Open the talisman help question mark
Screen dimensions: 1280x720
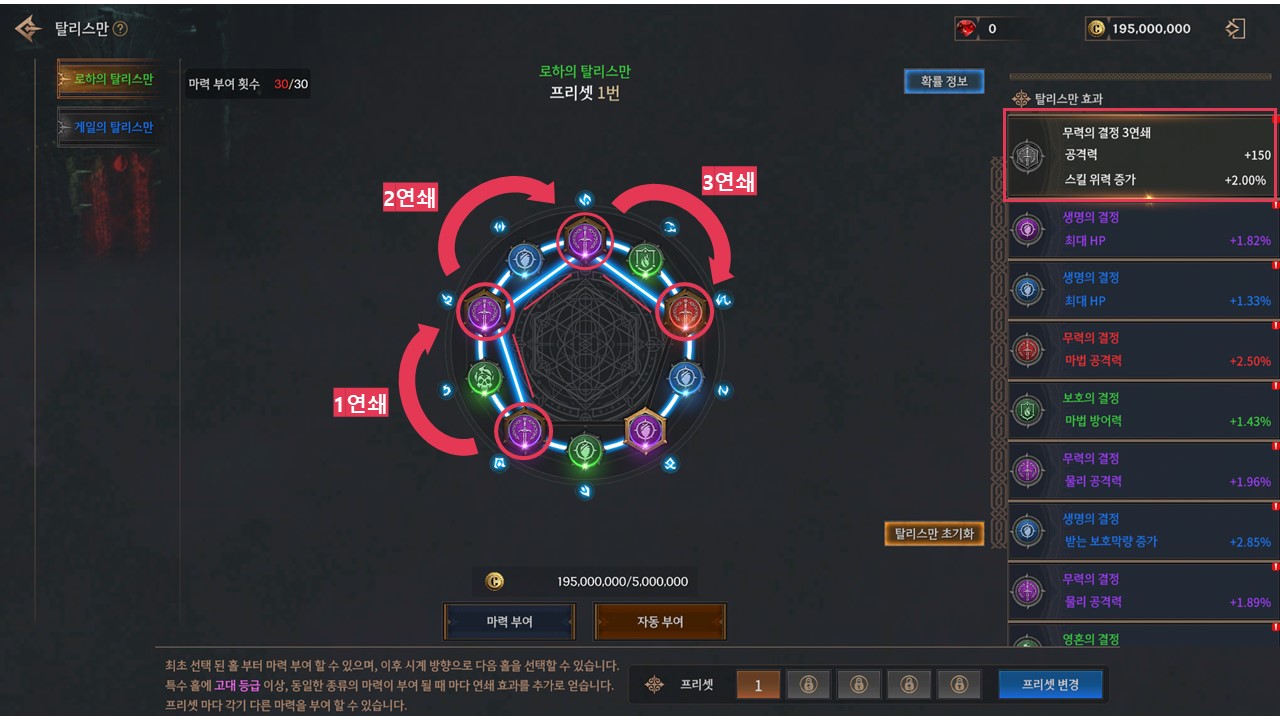coord(121,29)
